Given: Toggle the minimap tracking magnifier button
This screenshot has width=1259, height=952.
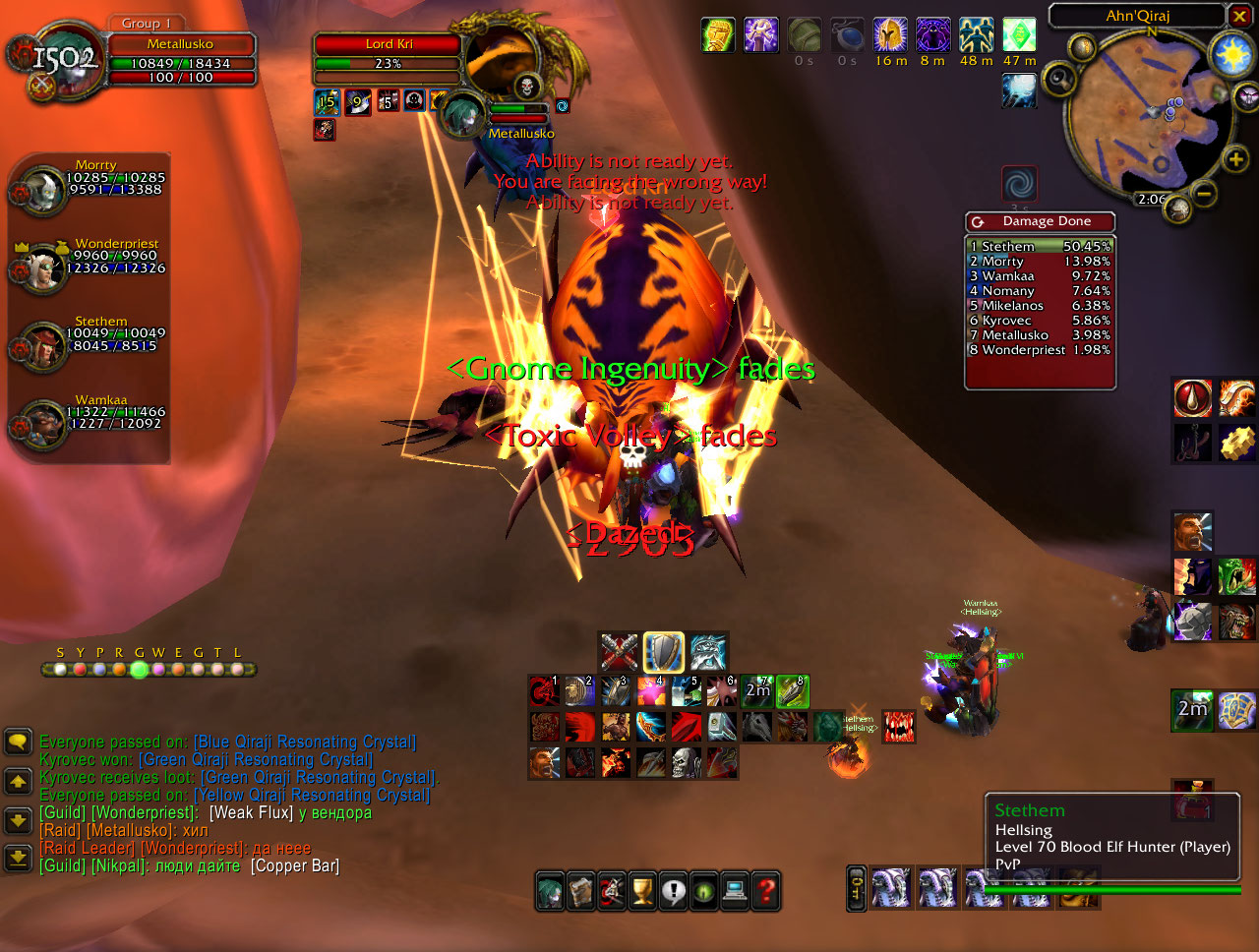Looking at the screenshot, I should click(1058, 79).
